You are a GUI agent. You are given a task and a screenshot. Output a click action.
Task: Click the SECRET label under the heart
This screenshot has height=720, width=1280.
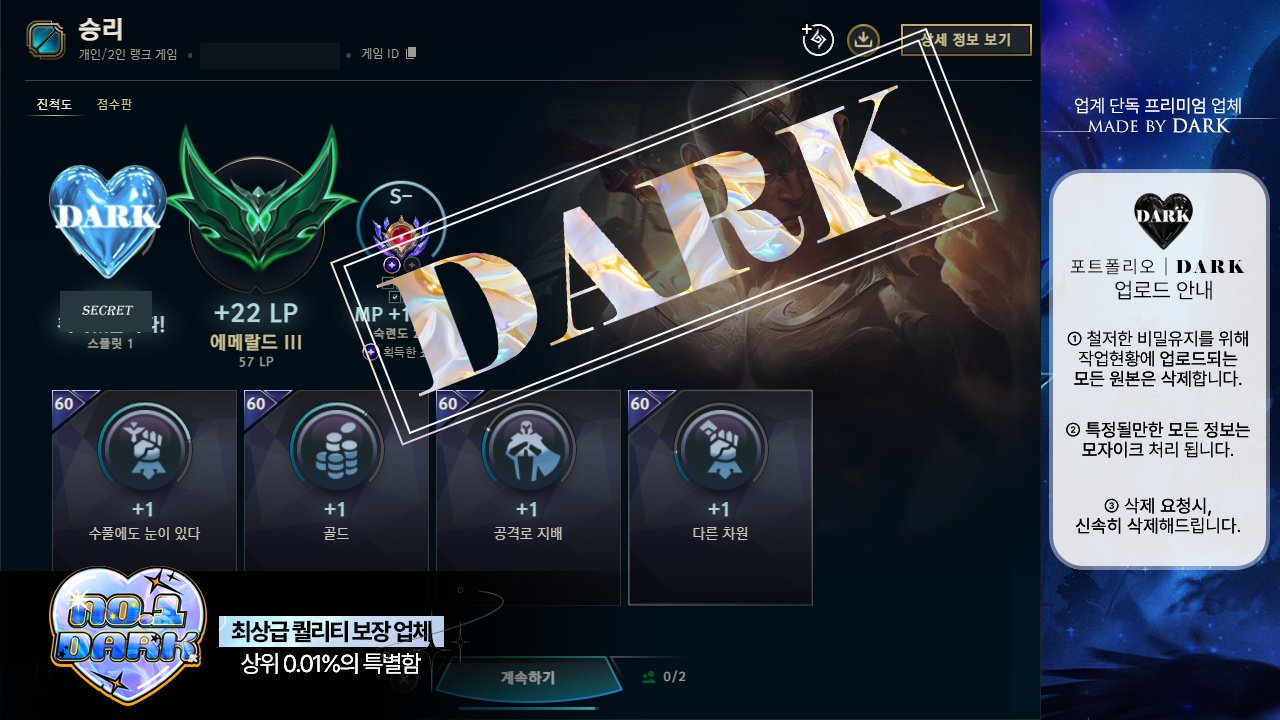tap(106, 310)
